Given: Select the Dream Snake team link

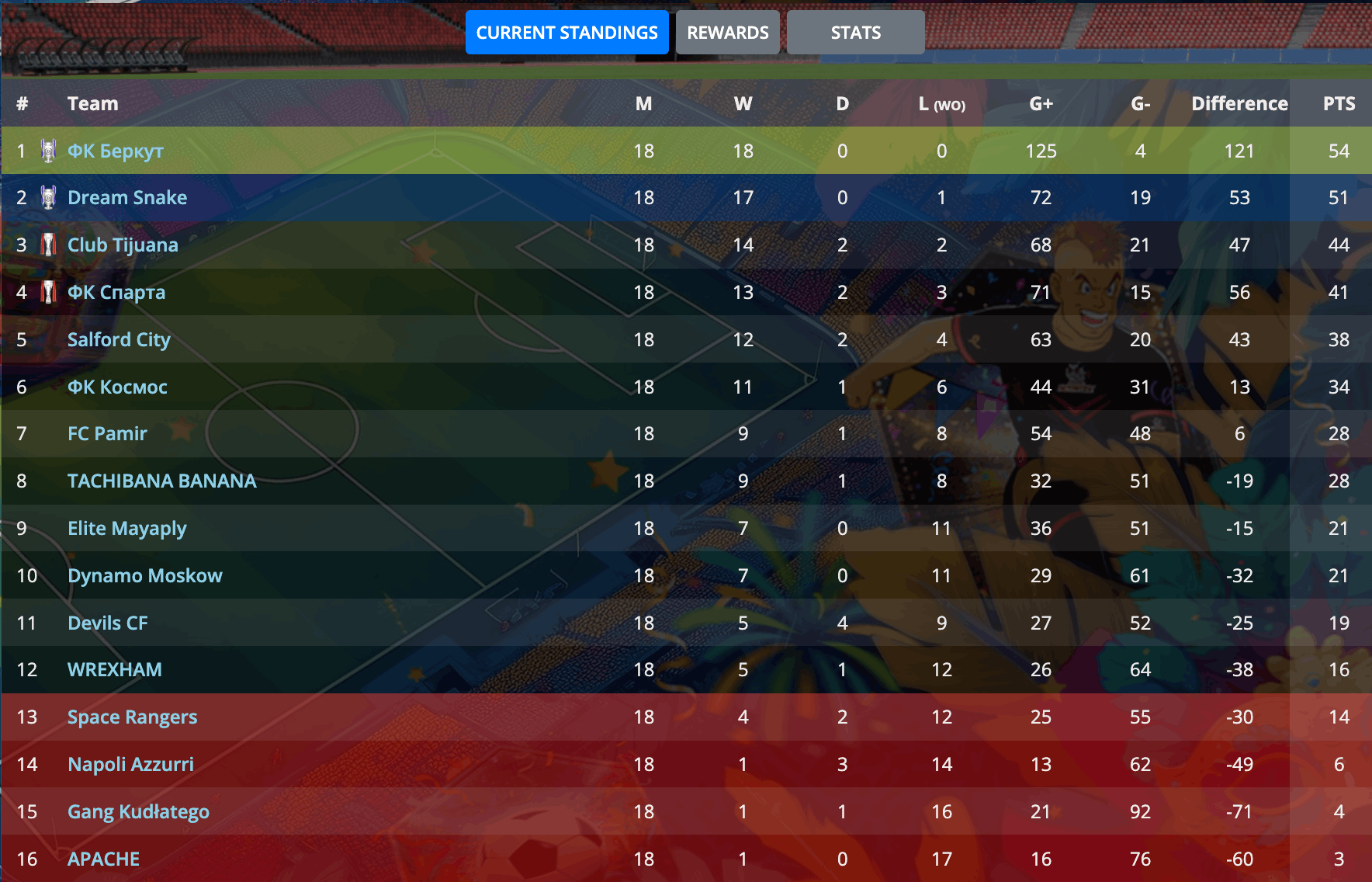Looking at the screenshot, I should point(127,198).
